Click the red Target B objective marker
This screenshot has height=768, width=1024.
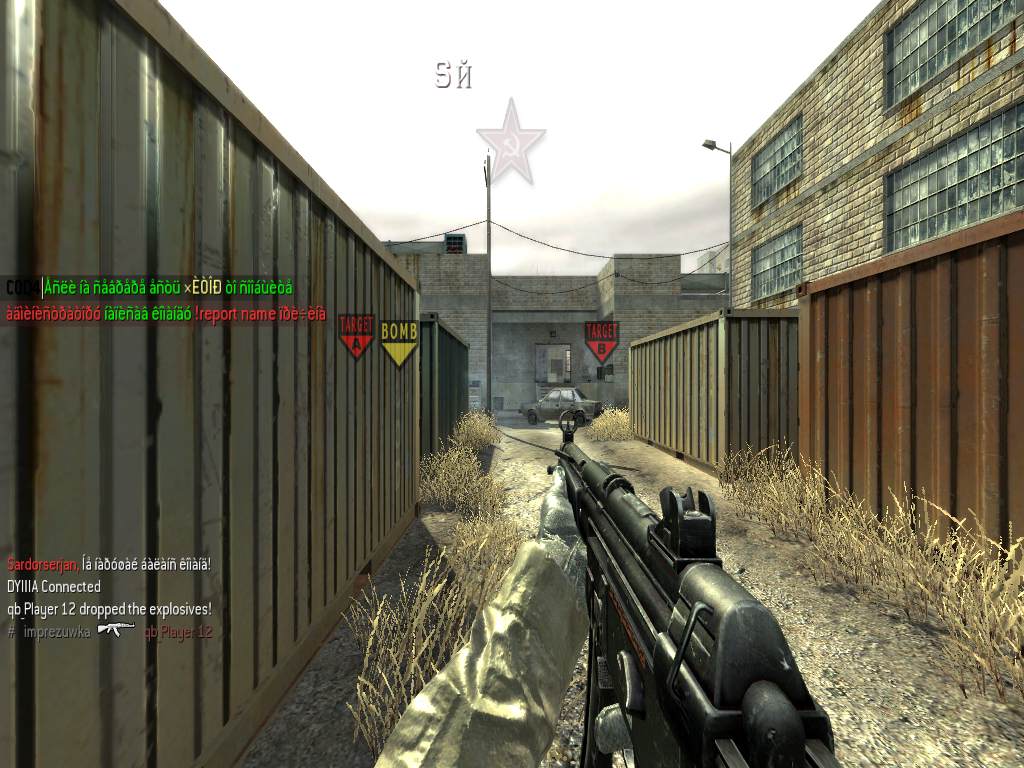[601, 341]
